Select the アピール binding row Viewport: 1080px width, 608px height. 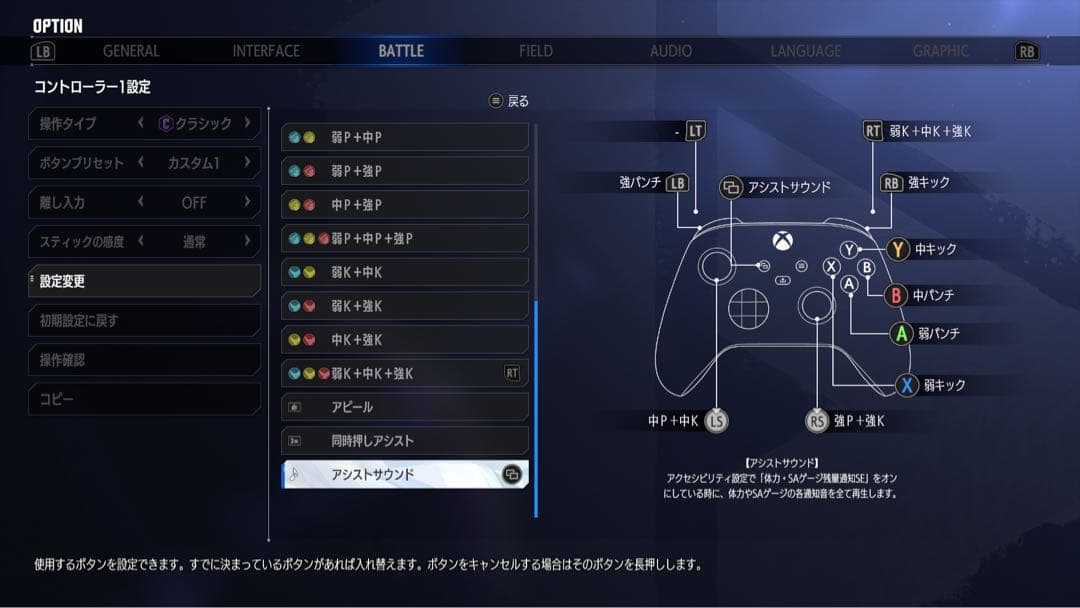pos(405,407)
